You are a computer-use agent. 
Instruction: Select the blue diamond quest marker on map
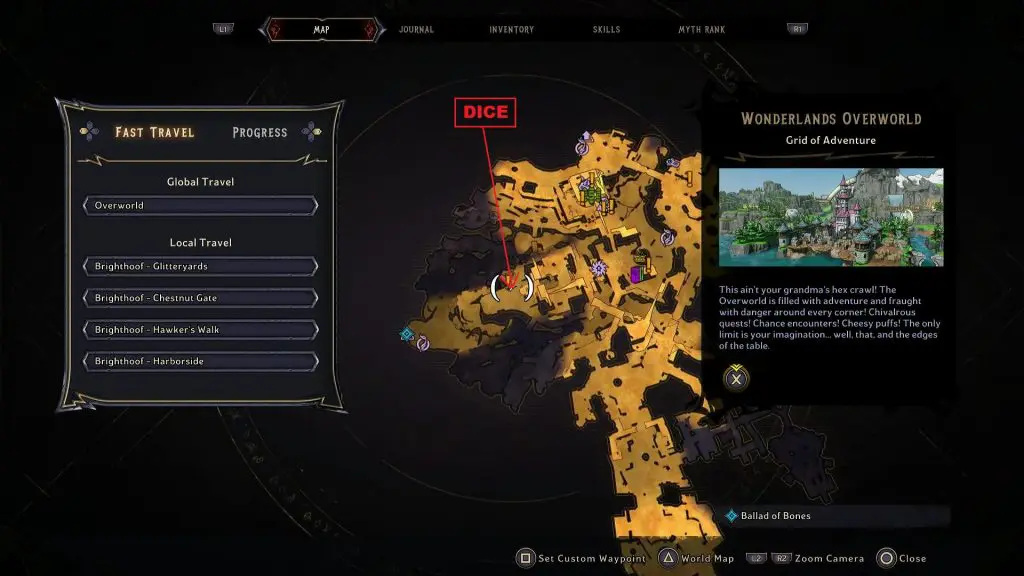(406, 334)
